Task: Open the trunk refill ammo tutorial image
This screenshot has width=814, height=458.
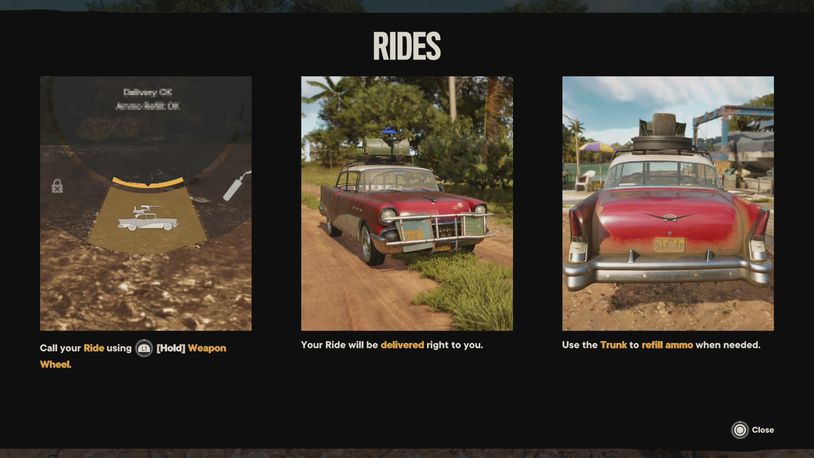Action: pos(668,203)
